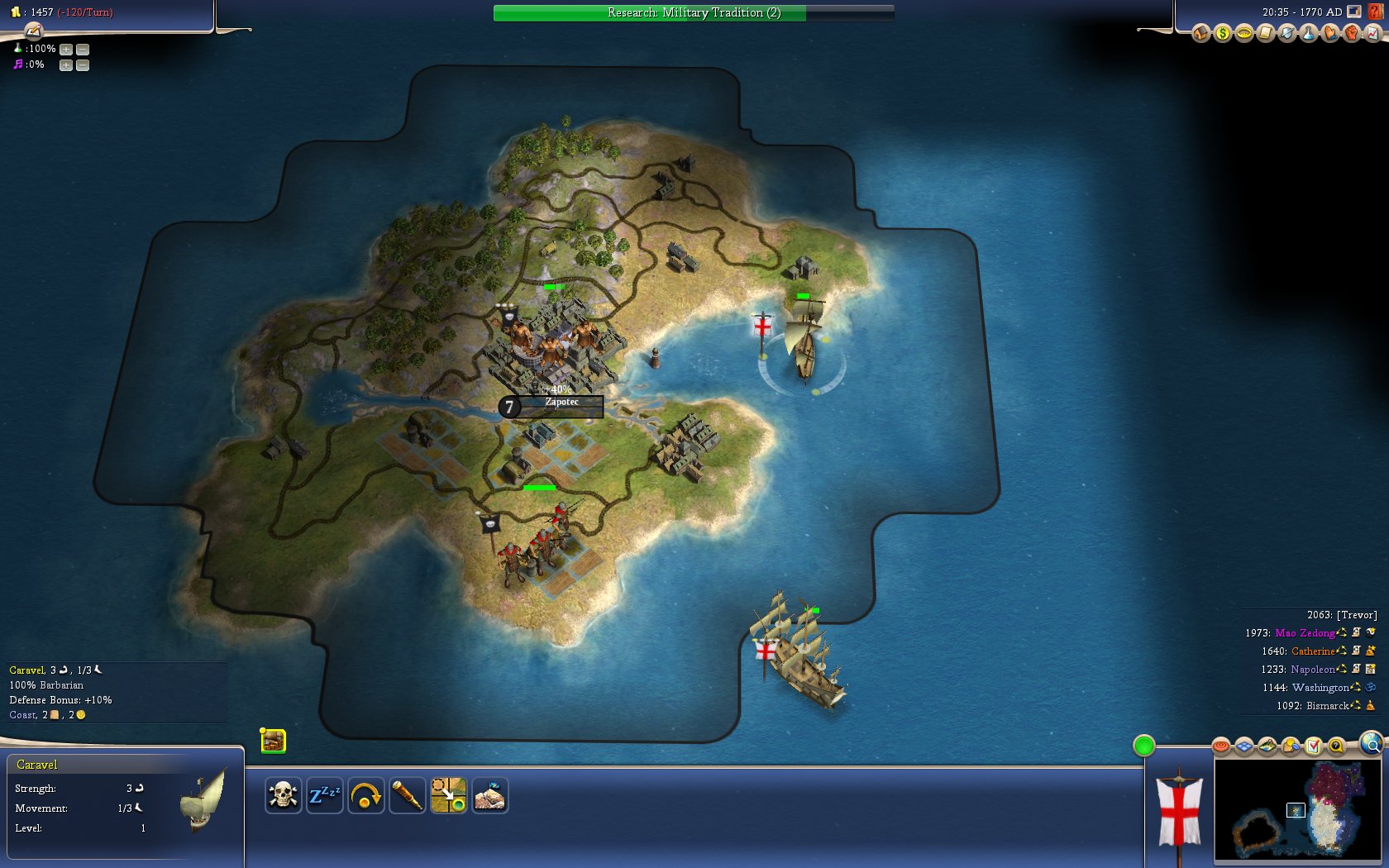Open the world map on the minimap
This screenshot has height=868, width=1389.
[x=1296, y=810]
